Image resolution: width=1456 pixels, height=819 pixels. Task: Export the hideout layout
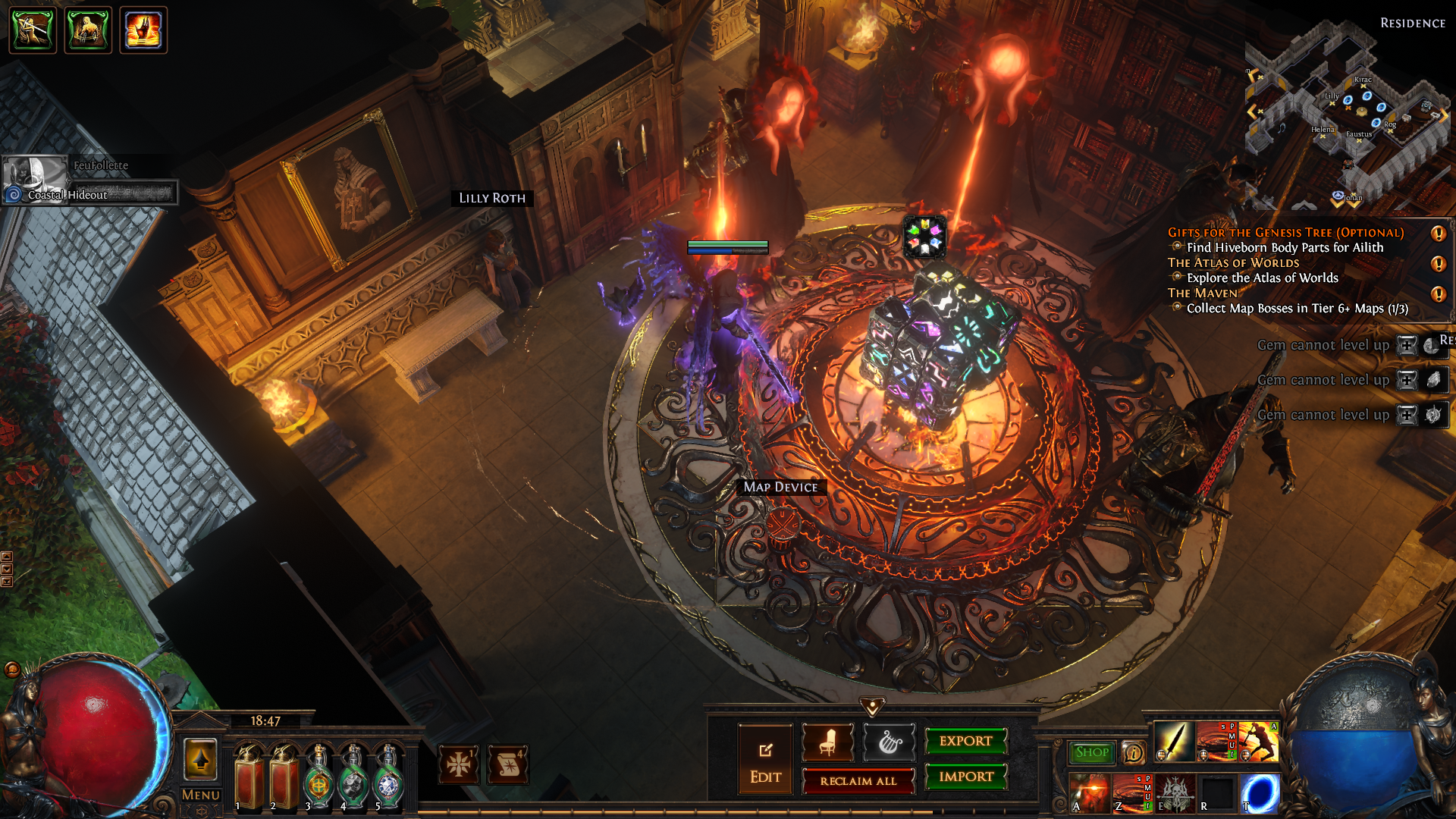coord(965,741)
